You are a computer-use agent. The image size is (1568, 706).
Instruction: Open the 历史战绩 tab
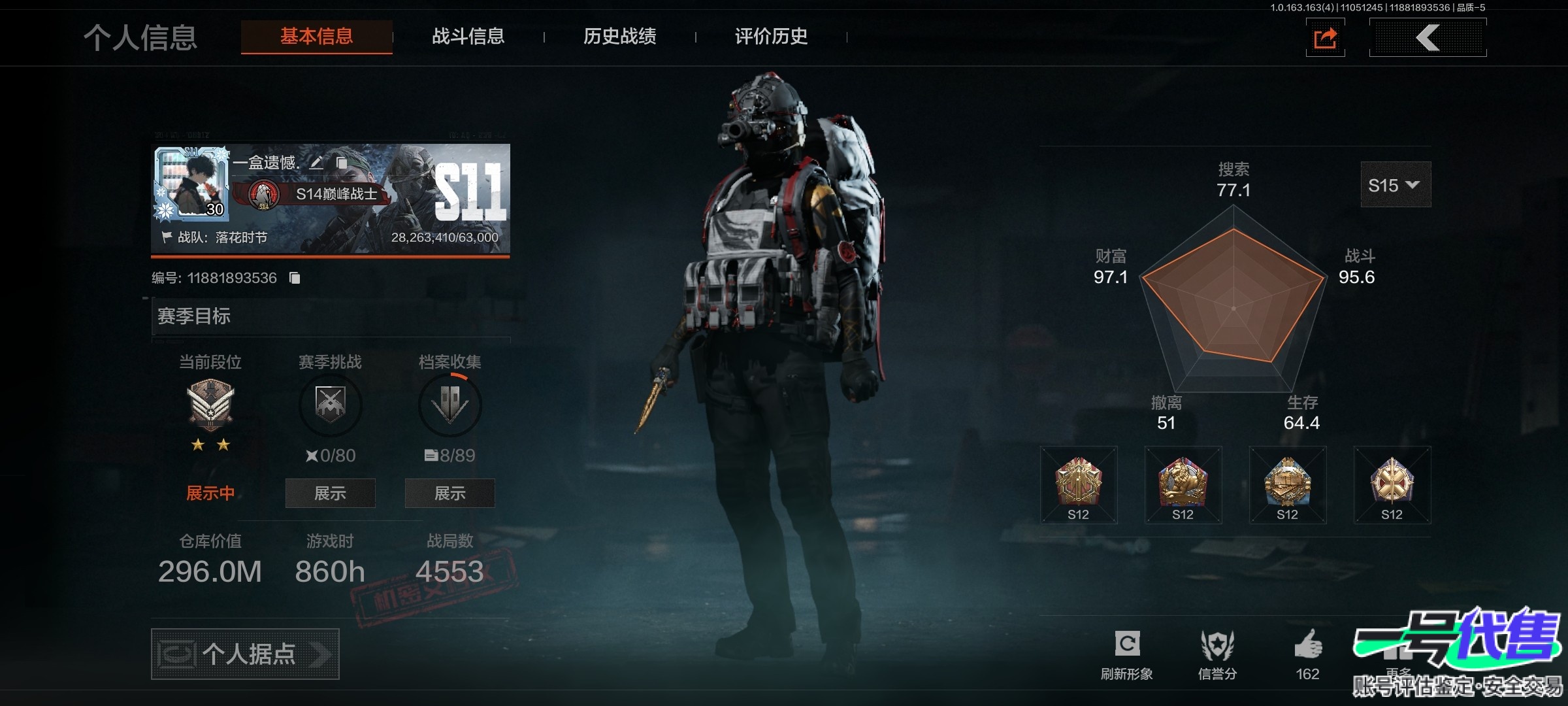coord(619,37)
